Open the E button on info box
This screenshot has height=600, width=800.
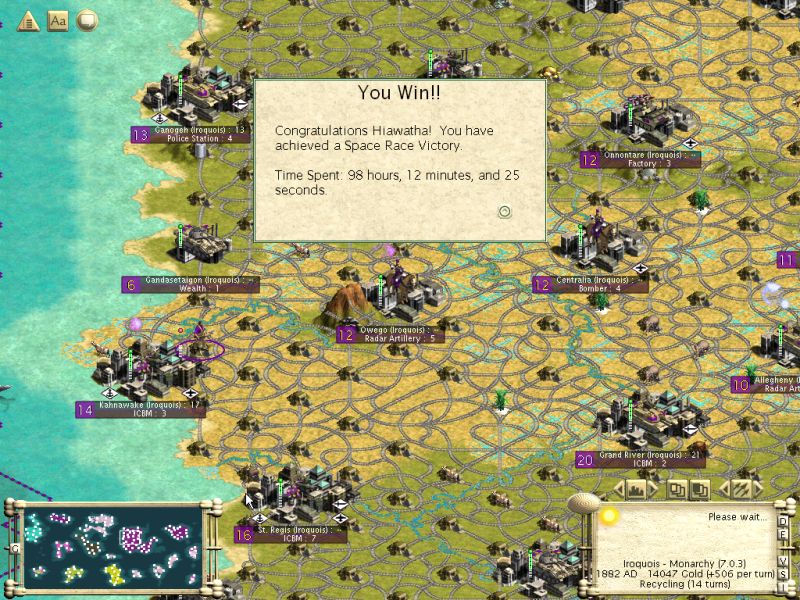coord(783,536)
